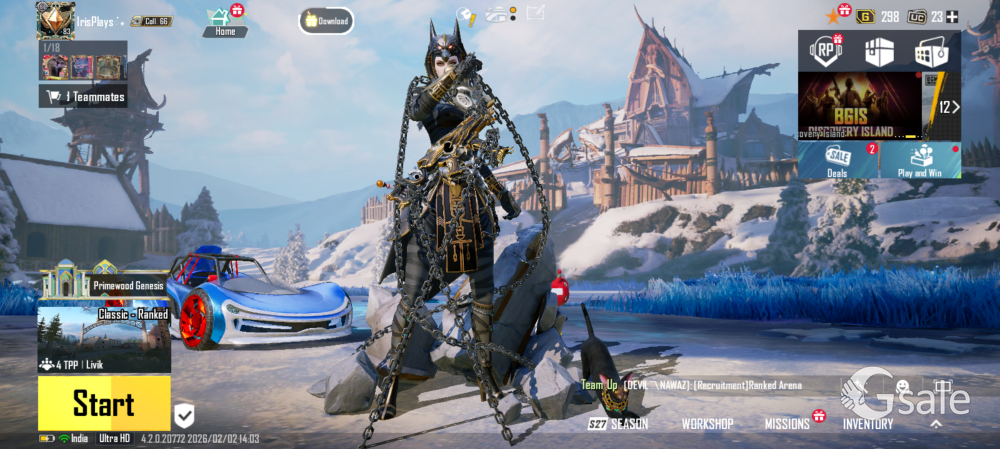1000x449 pixels.
Task: Open the Team Up recruitment chat message
Action: [690, 385]
